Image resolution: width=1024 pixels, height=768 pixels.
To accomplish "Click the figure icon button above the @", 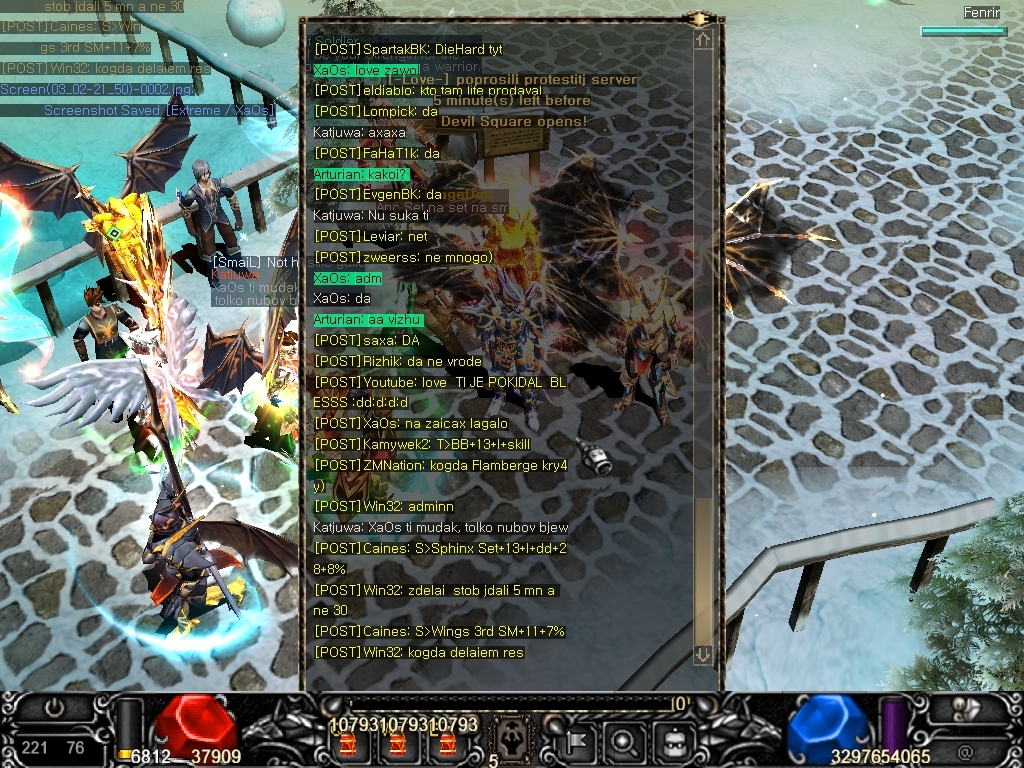I will [x=967, y=708].
